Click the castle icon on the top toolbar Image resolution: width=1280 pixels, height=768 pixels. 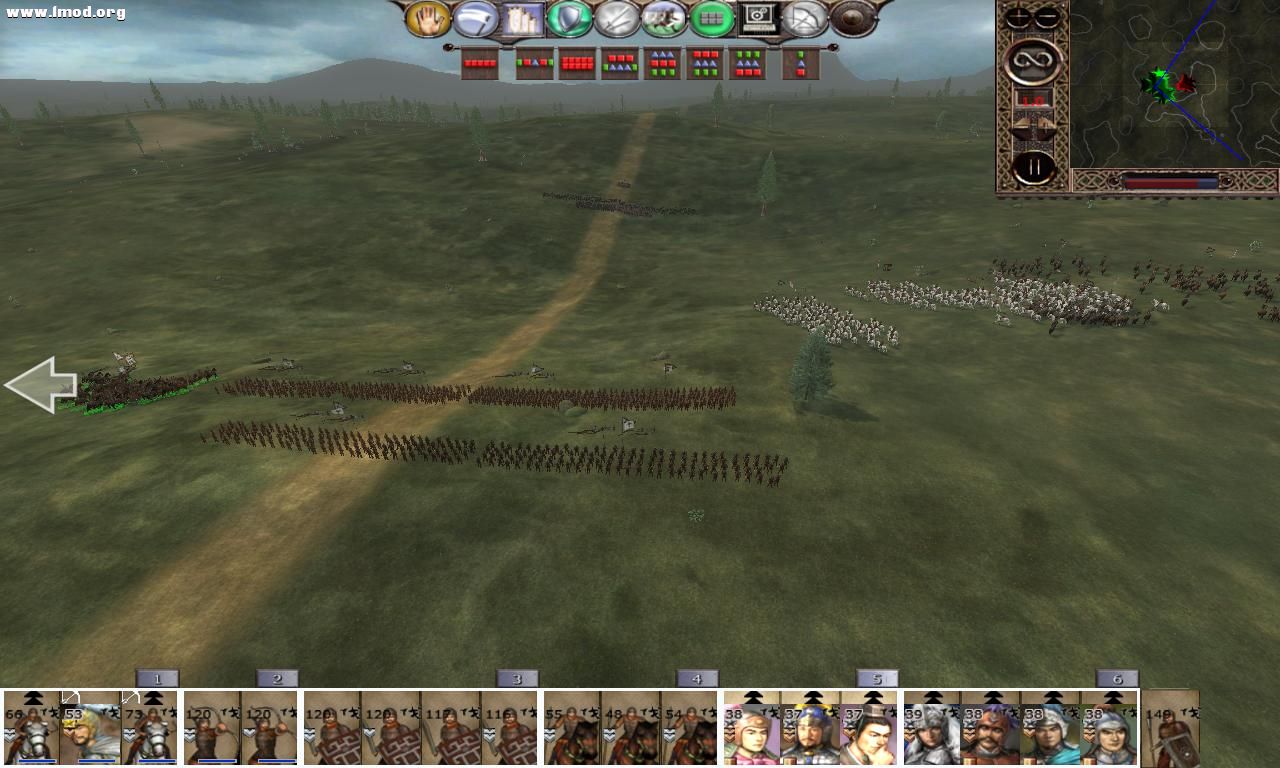click(521, 18)
